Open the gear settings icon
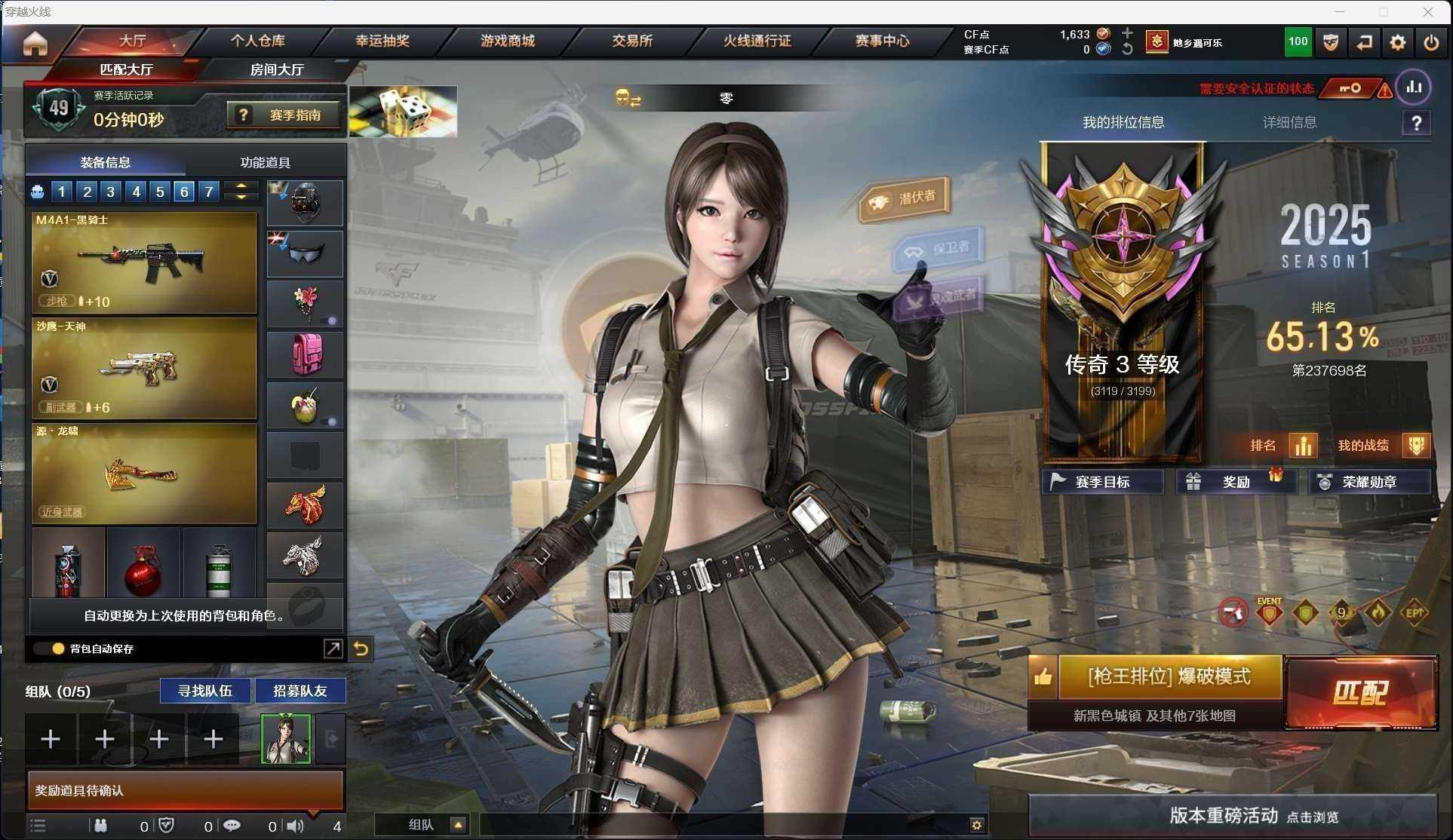 click(1397, 43)
